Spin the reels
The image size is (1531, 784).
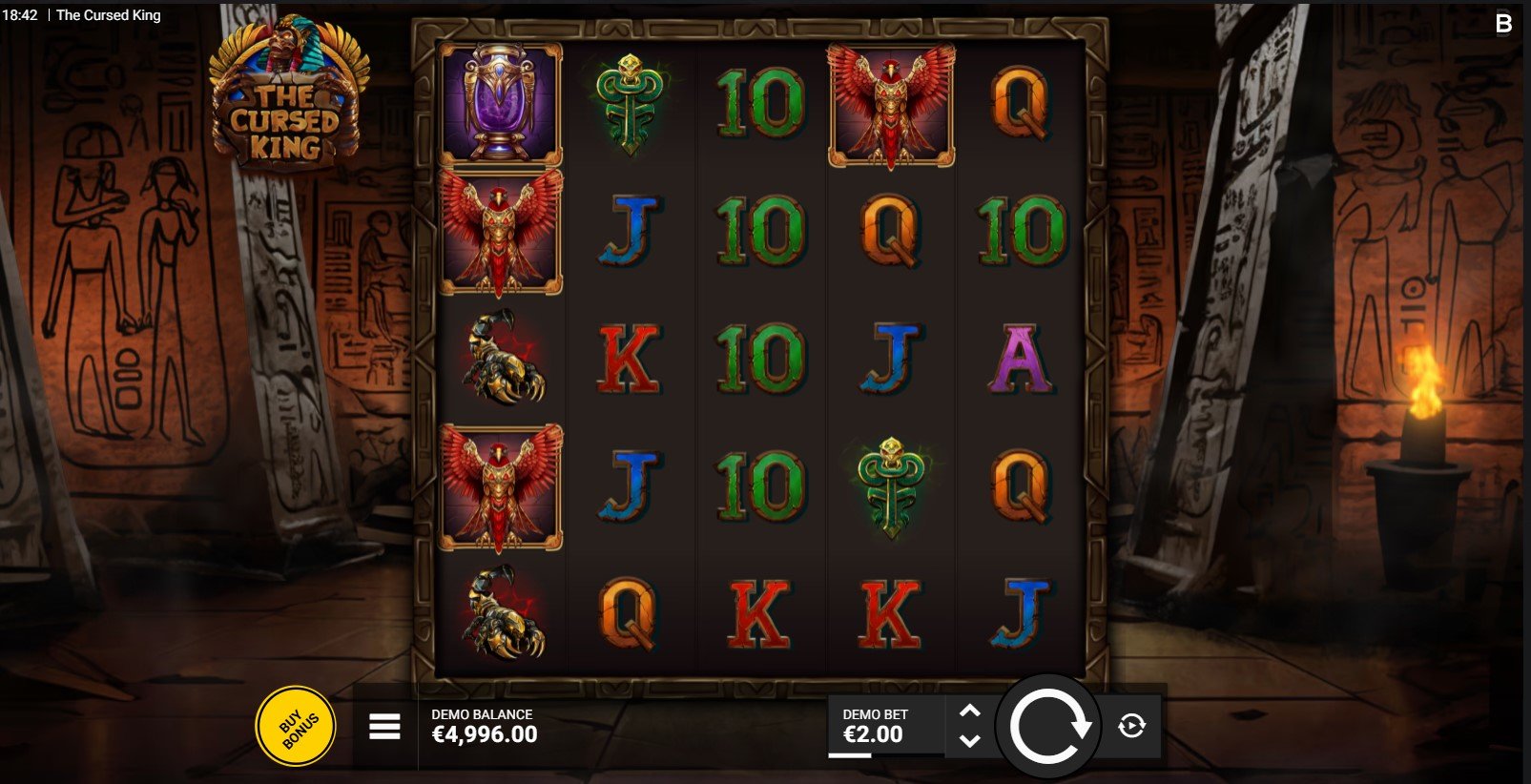1048,727
